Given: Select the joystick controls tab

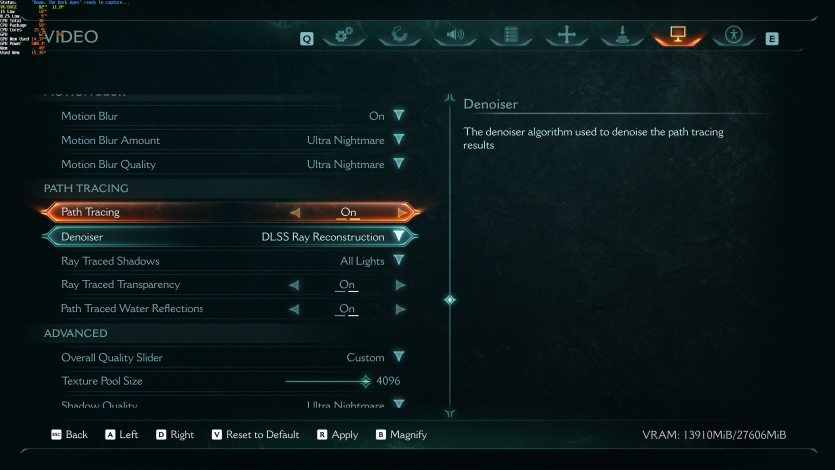Looking at the screenshot, I should (x=622, y=36).
